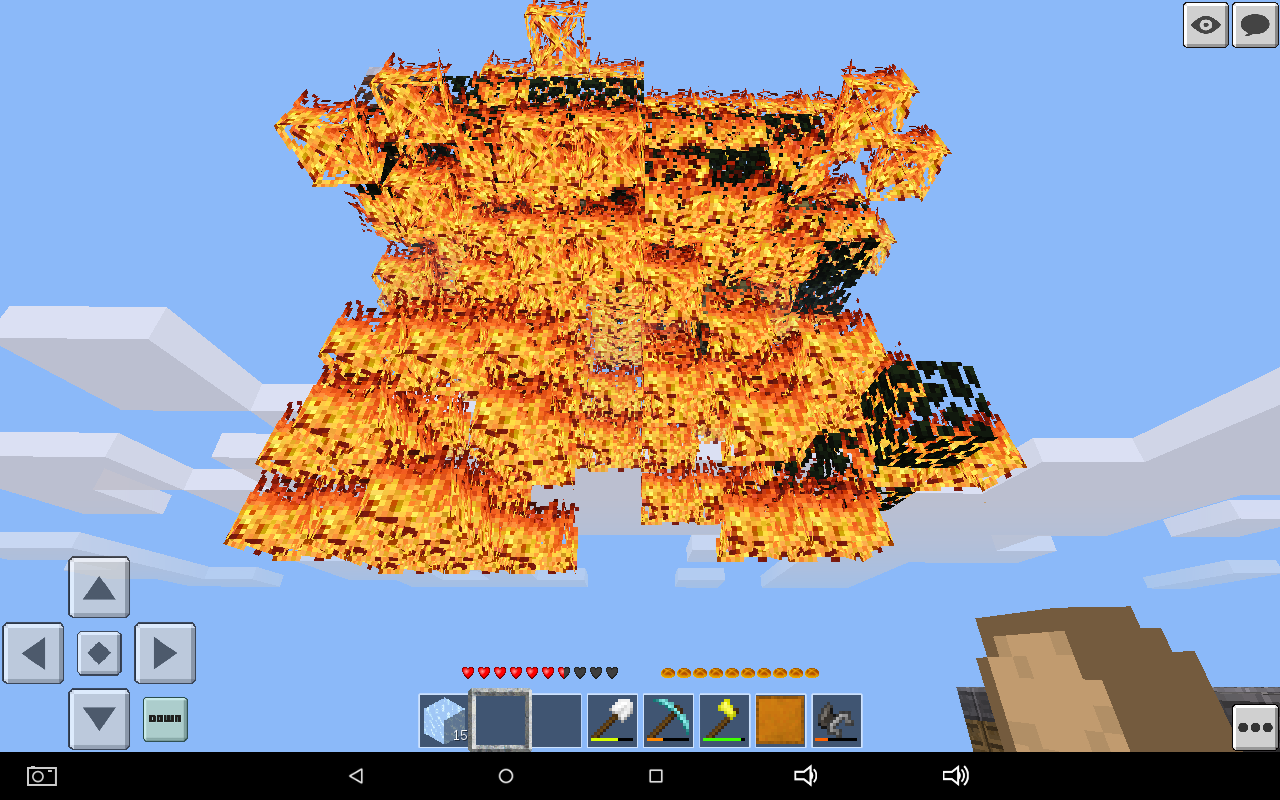Image resolution: width=1280 pixels, height=800 pixels.
Task: Raise volume with the volume-up icon
Action: [x=957, y=776]
